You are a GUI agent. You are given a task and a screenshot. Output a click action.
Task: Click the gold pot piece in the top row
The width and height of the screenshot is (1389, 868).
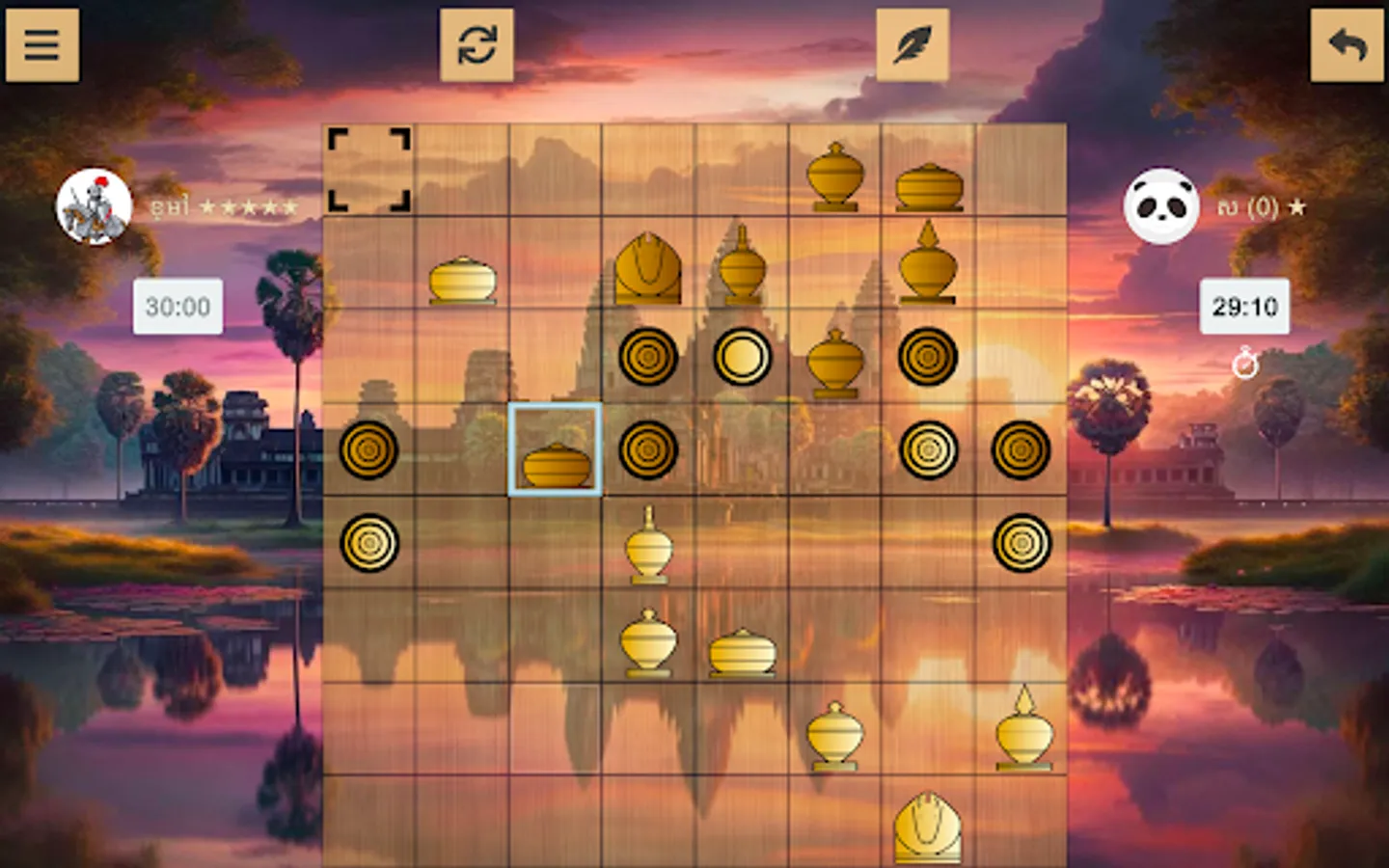(928, 185)
